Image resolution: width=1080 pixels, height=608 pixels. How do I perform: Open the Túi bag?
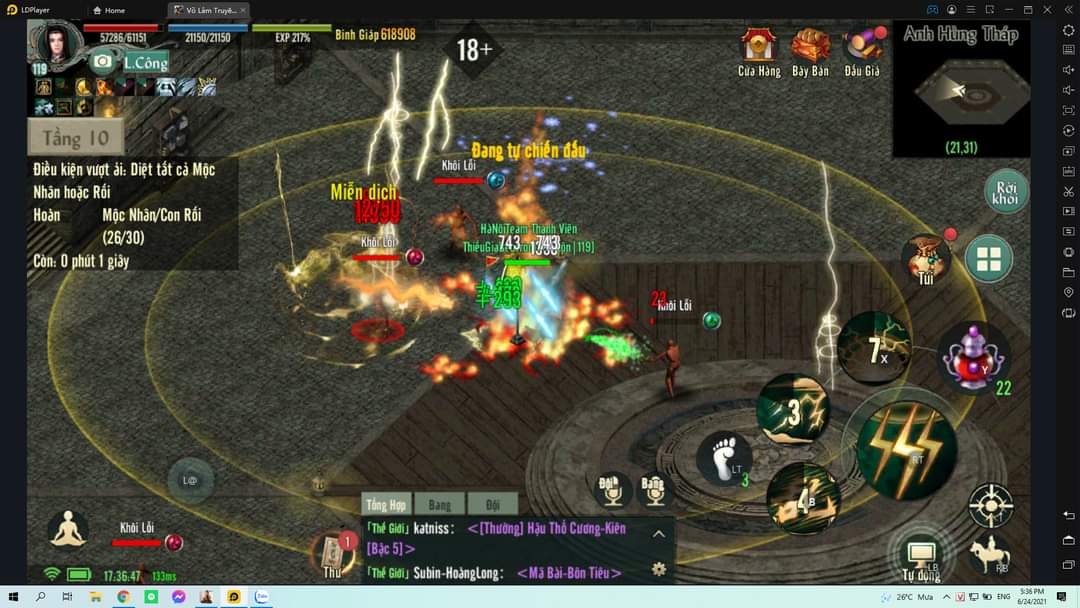[926, 260]
